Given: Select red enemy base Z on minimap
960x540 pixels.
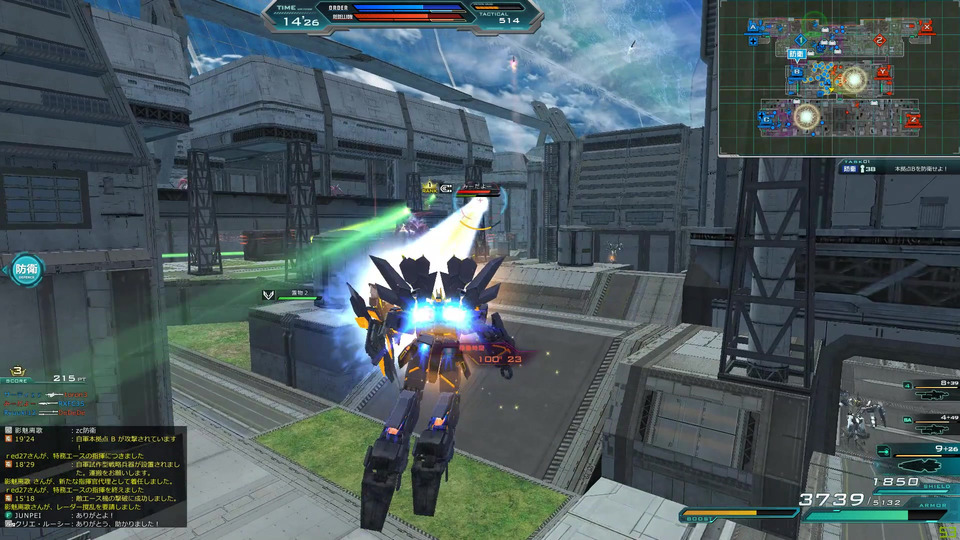Looking at the screenshot, I should click(913, 120).
